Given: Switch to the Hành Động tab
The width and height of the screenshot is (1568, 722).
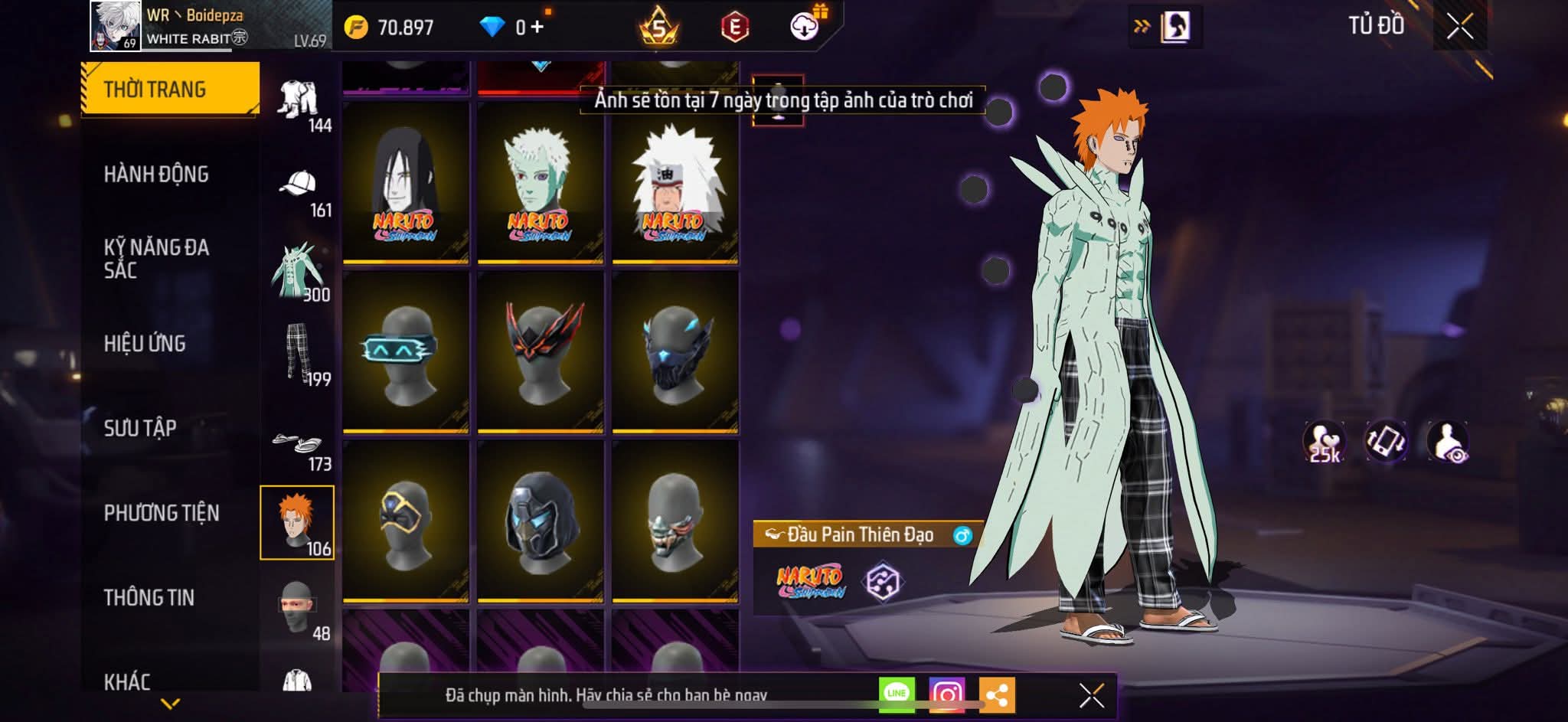Looking at the screenshot, I should coord(156,175).
